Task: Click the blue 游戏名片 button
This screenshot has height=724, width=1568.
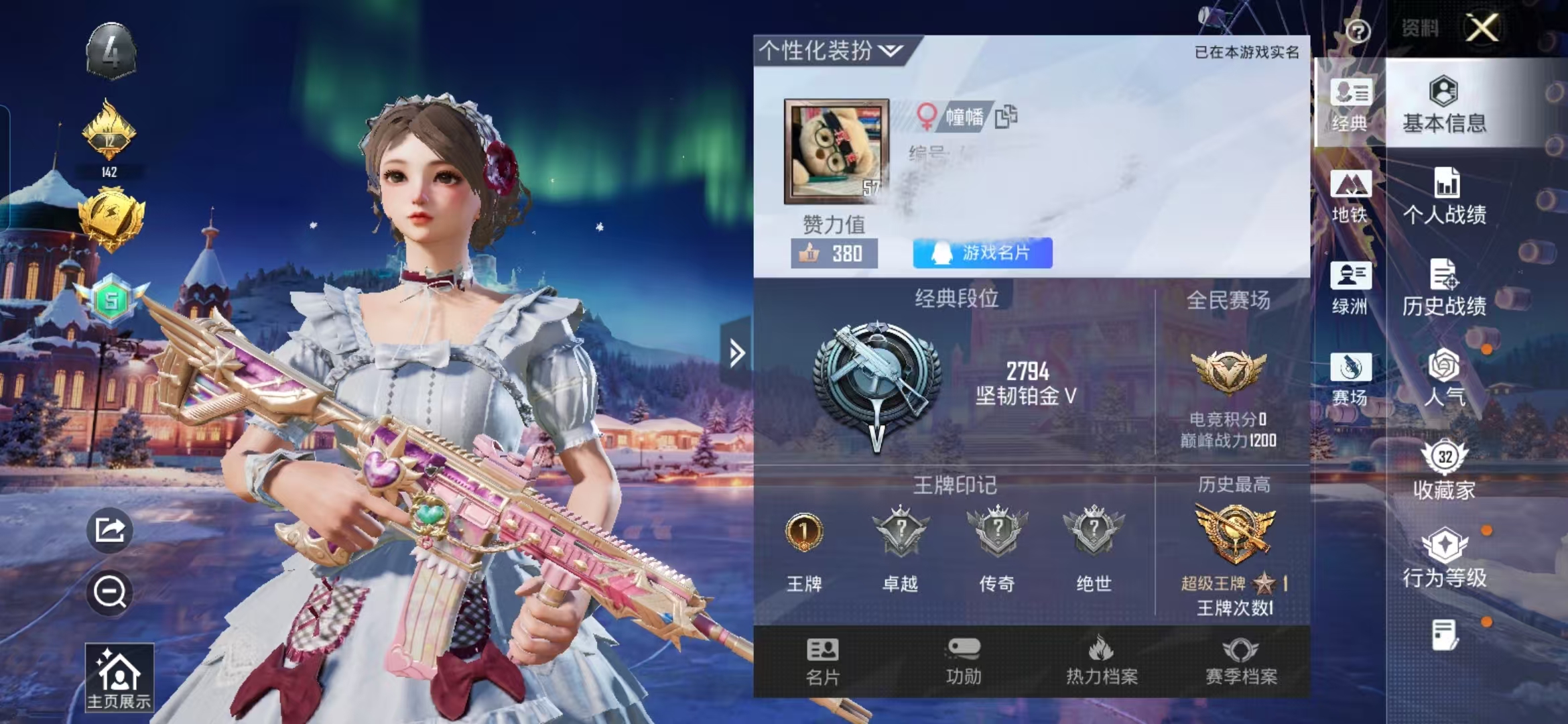Action: click(982, 253)
